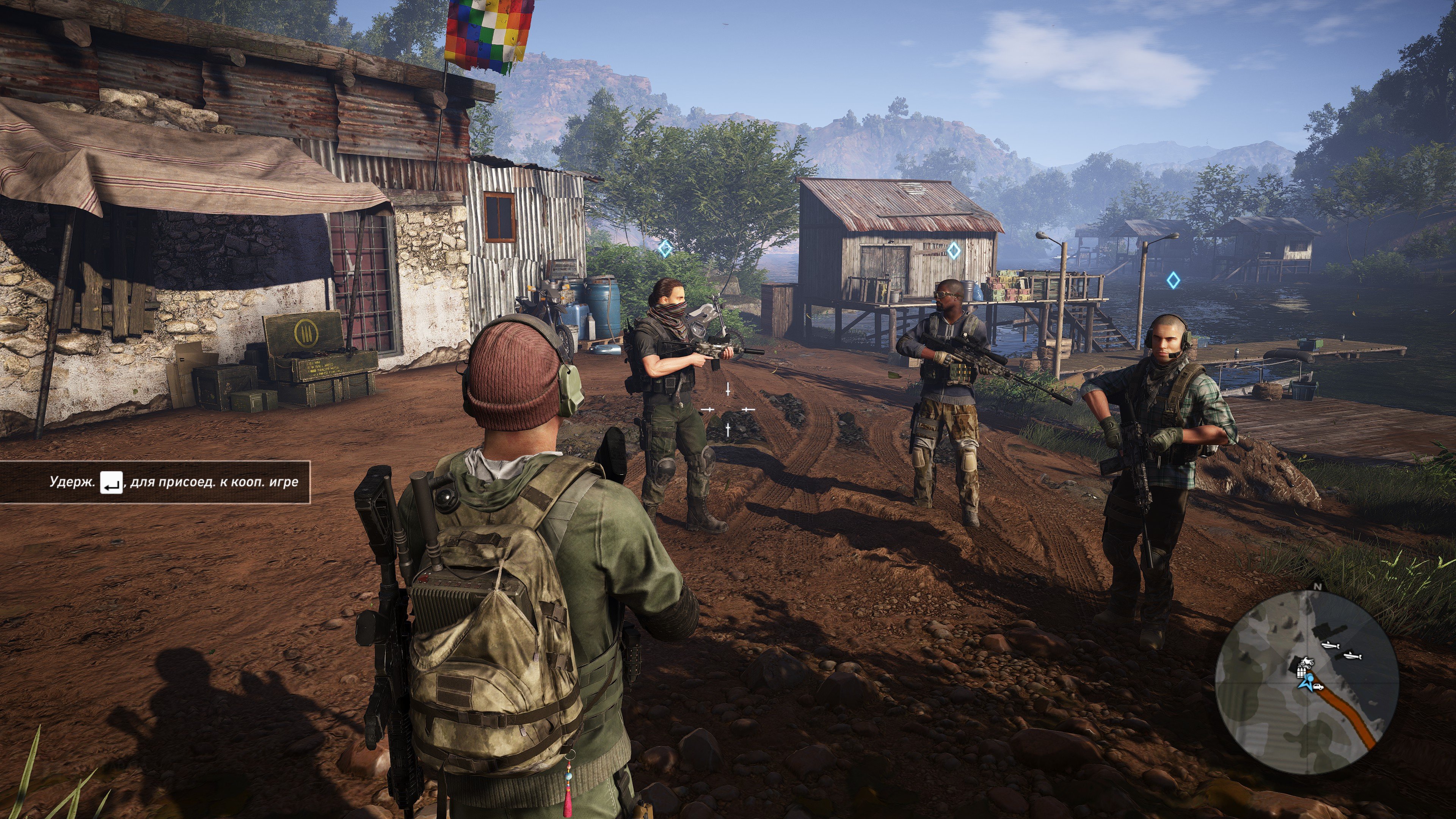Select the car icon on the minimap

[1318, 687]
